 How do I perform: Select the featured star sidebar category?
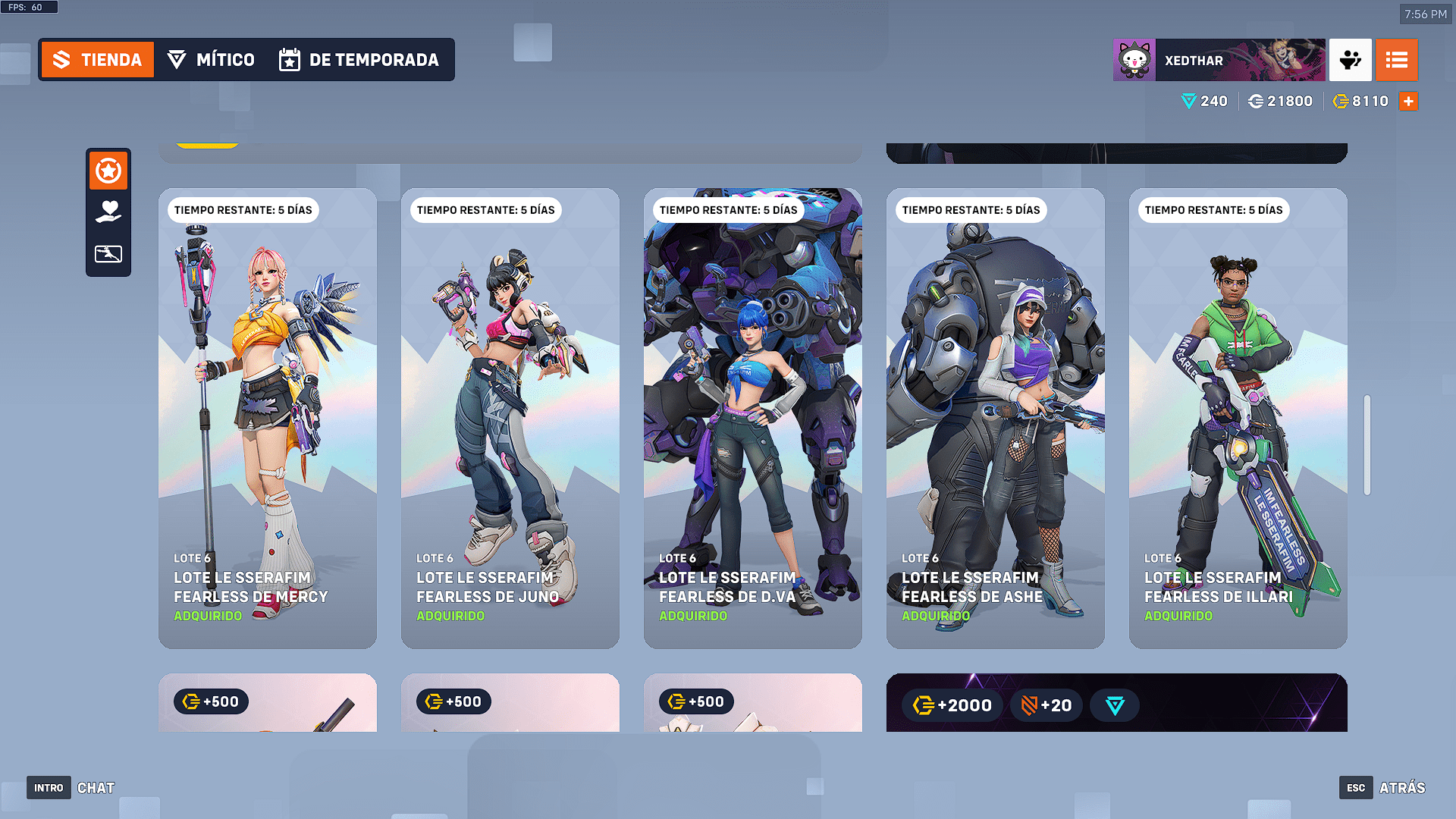[x=108, y=171]
